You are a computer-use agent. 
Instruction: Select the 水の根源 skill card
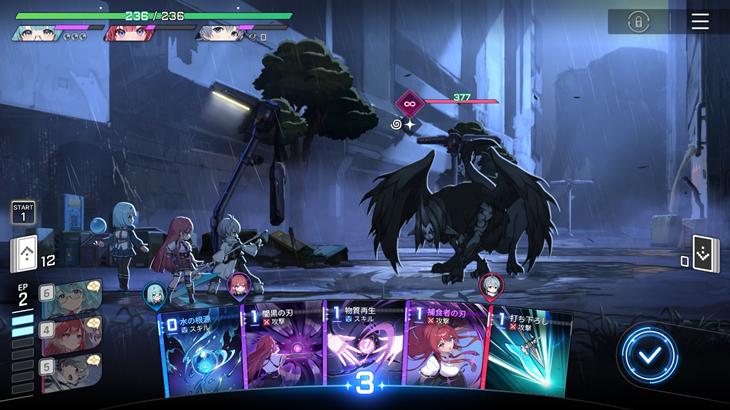200,355
